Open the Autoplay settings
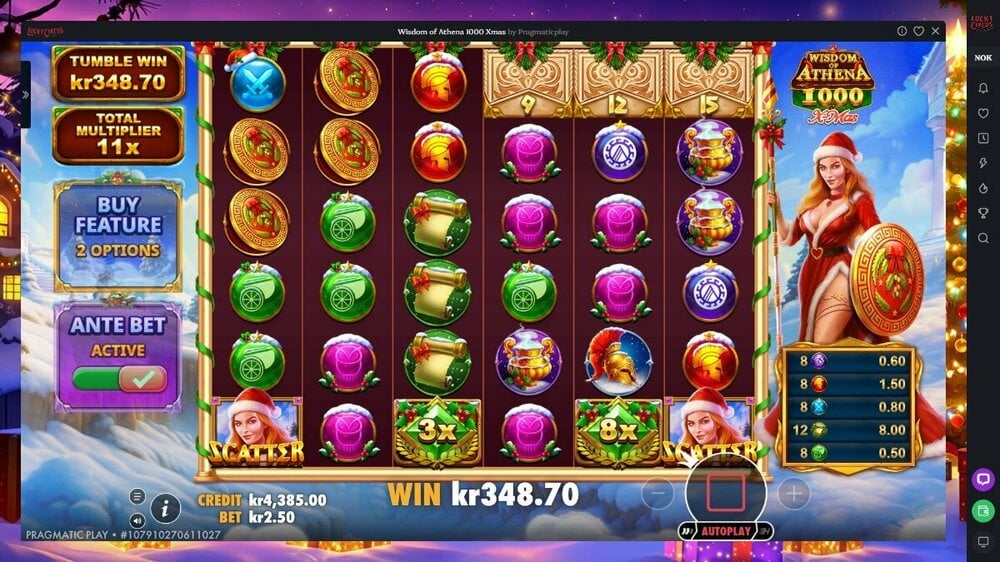The width and height of the screenshot is (1000, 562). tap(725, 530)
